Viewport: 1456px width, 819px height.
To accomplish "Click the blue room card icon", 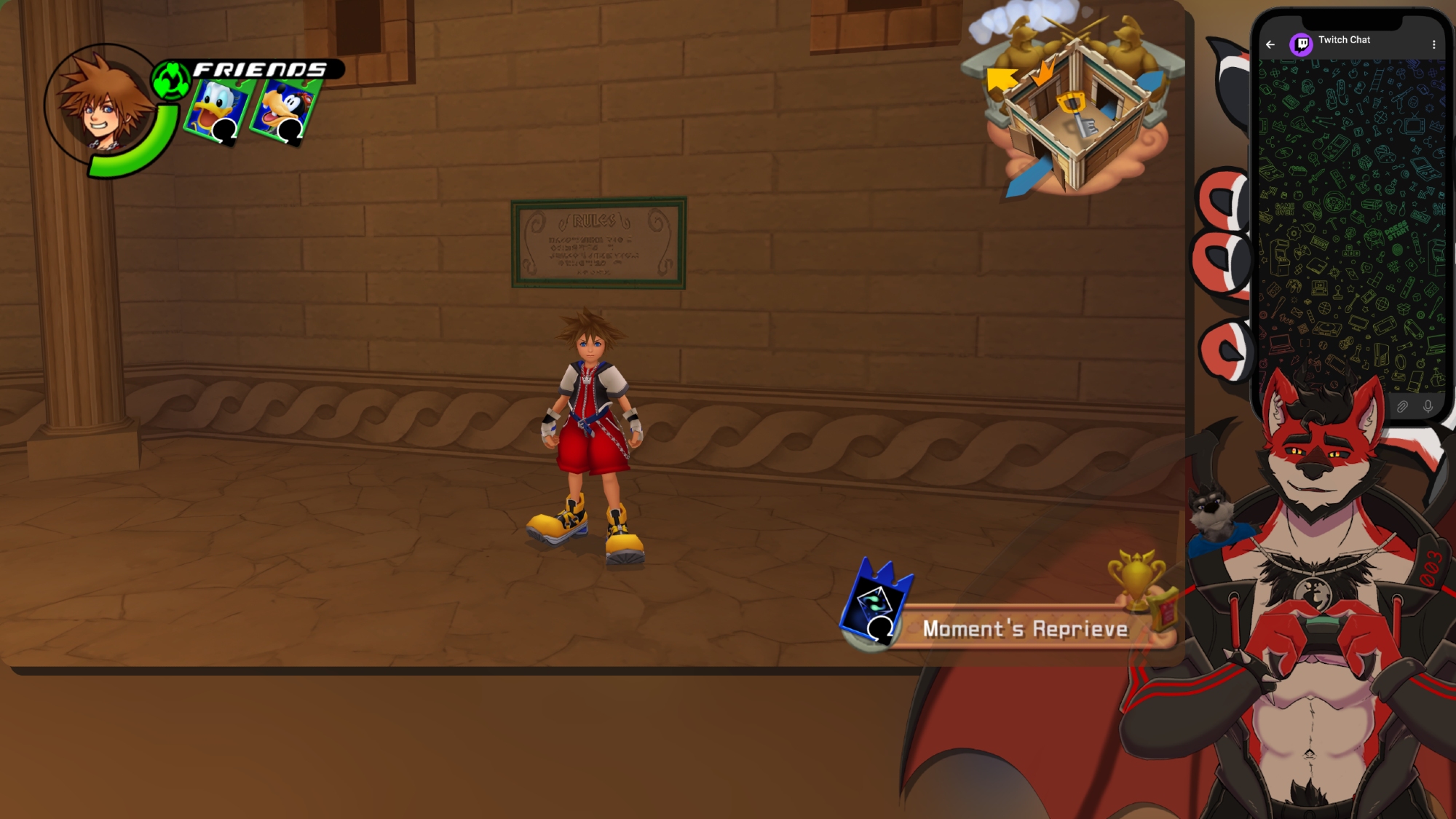I will click(876, 602).
